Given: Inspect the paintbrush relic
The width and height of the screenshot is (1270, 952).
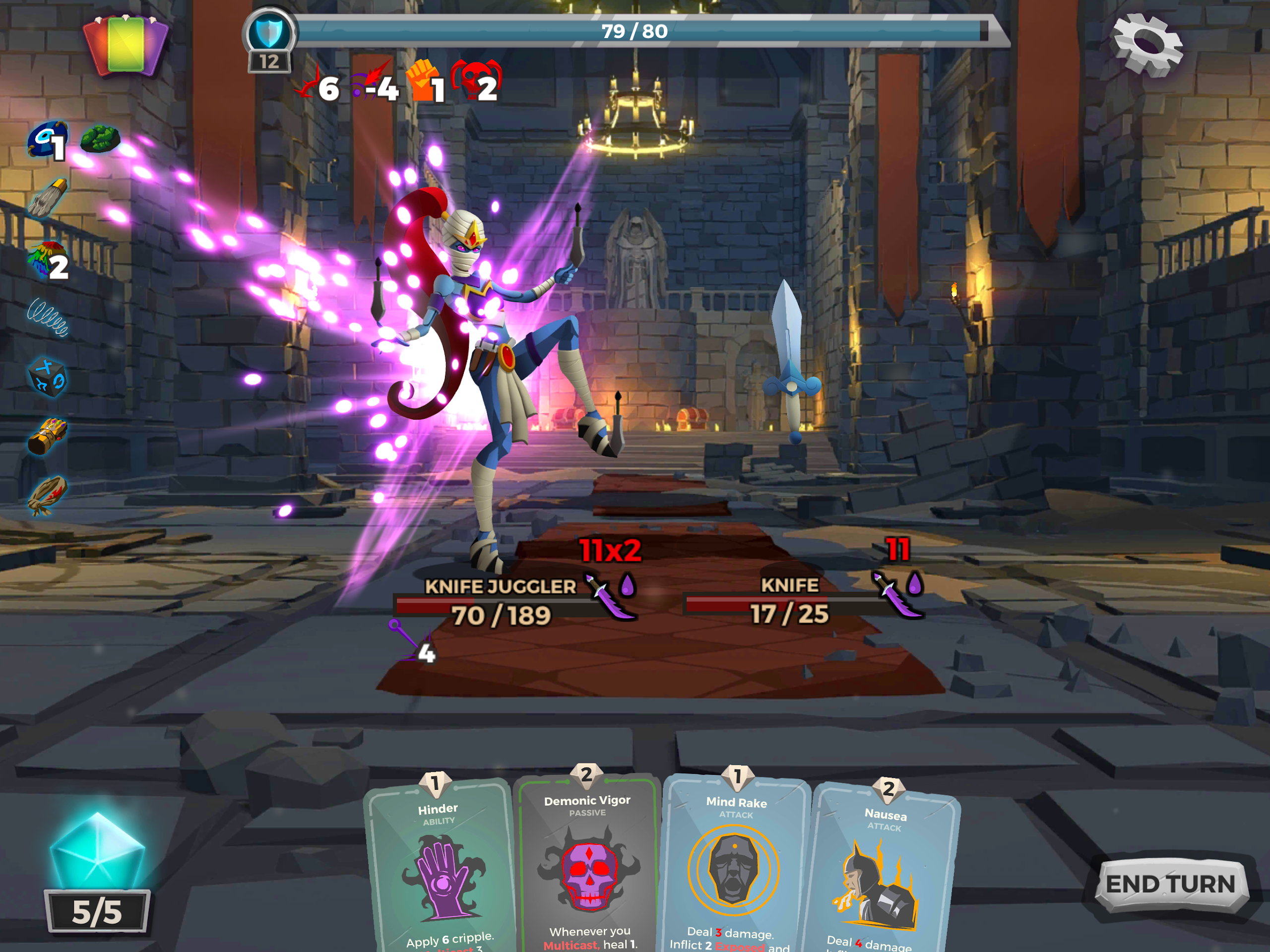Looking at the screenshot, I should (x=48, y=198).
